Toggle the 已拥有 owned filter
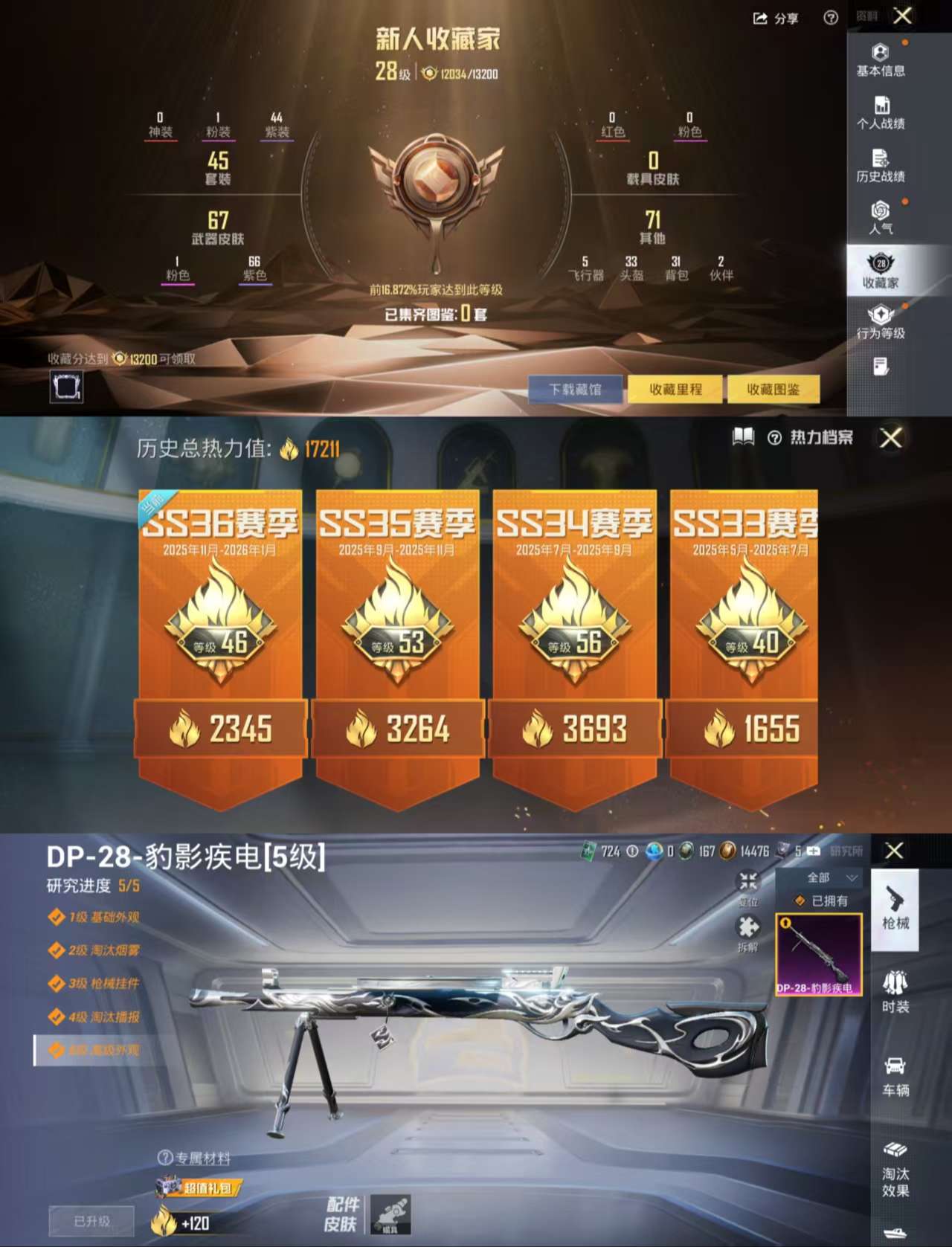The height and width of the screenshot is (1247, 952). coord(822,901)
